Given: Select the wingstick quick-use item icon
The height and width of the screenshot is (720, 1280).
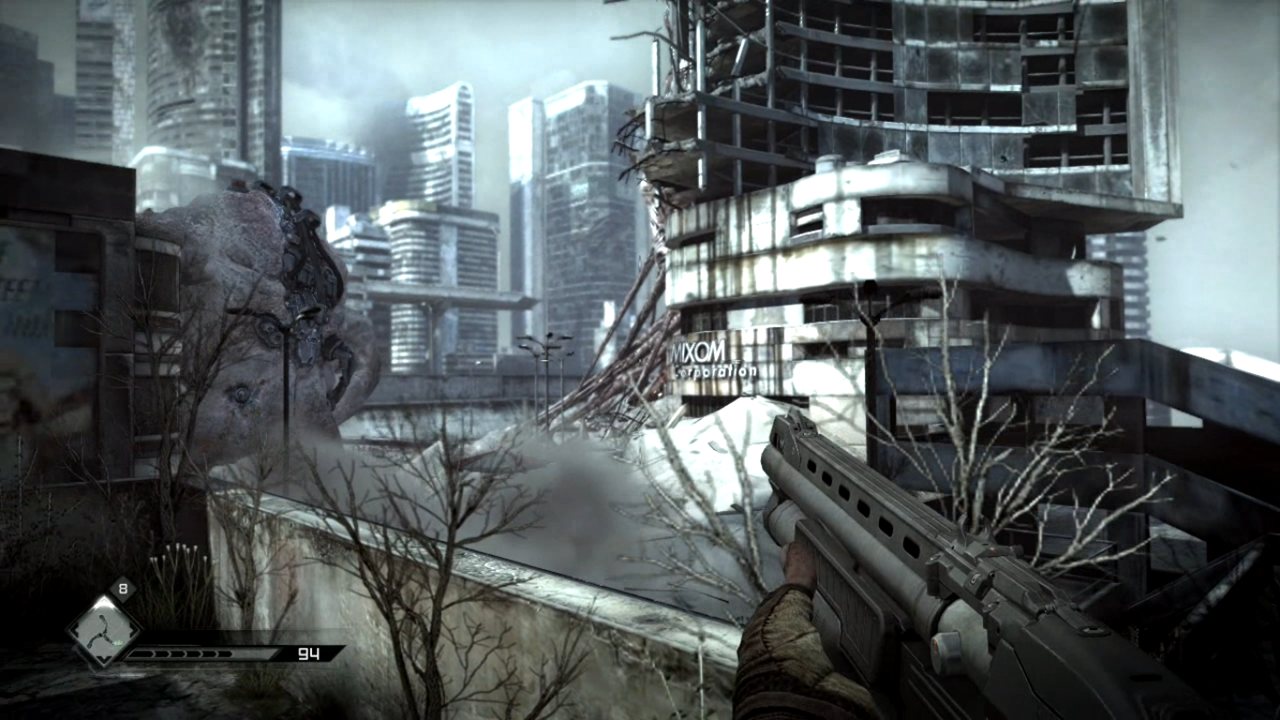Looking at the screenshot, I should (102, 631).
